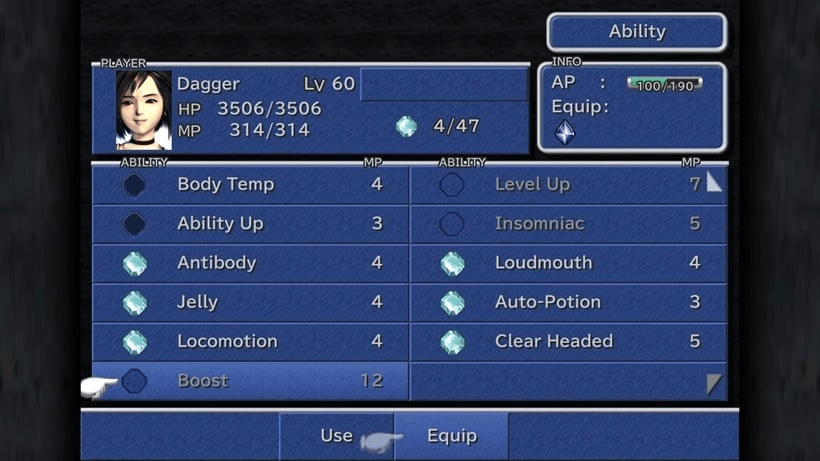Toggle the Clear Headed ability
The width and height of the screenshot is (820, 461).
coord(566,341)
